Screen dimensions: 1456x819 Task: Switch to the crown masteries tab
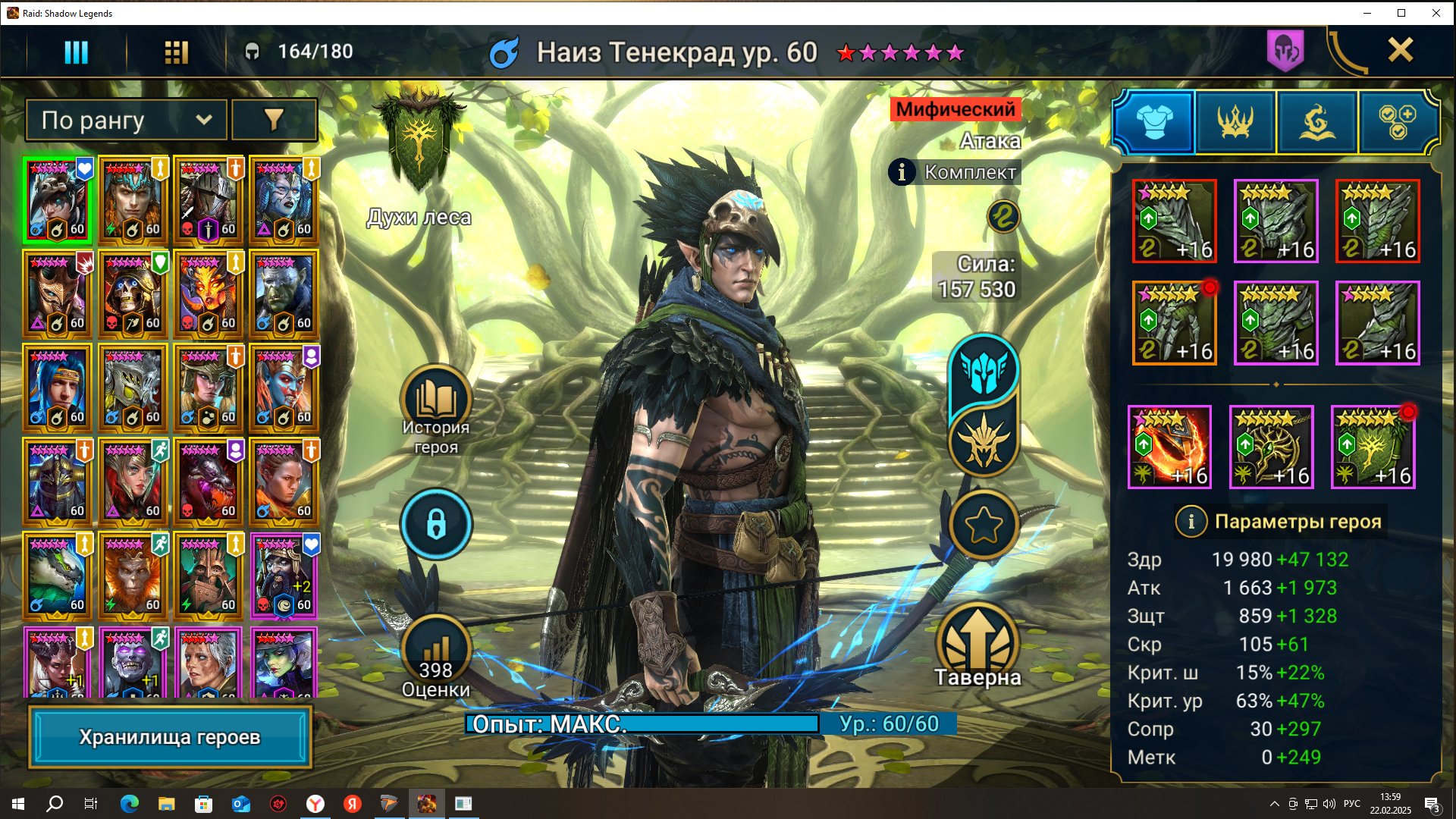[1235, 121]
